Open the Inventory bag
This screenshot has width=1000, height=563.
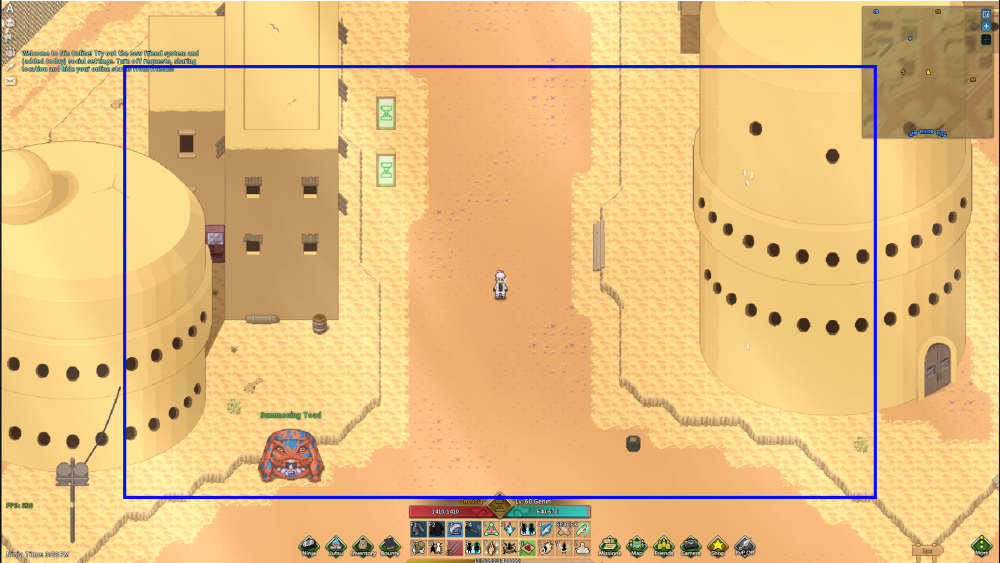pyautogui.click(x=362, y=546)
